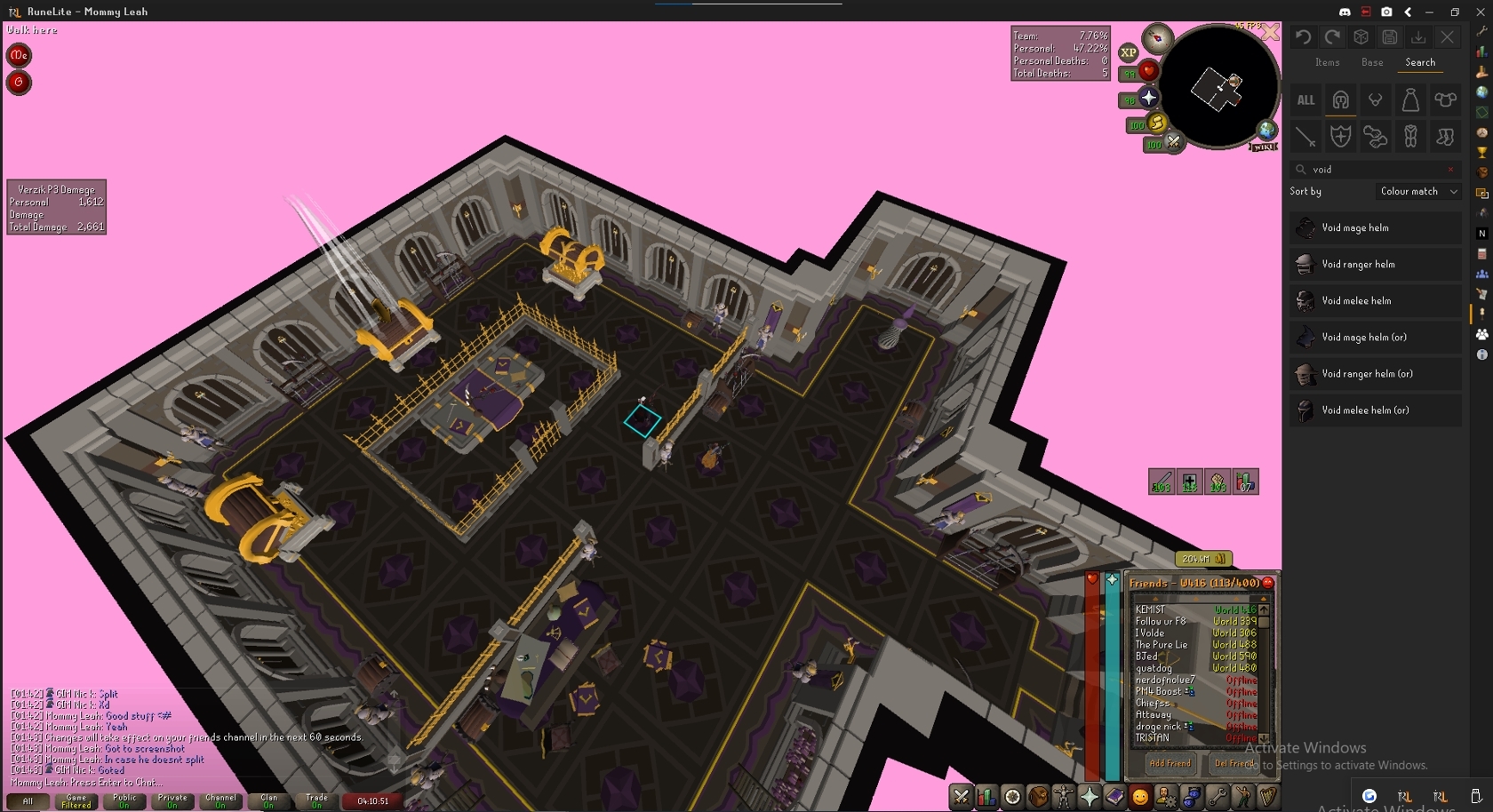The width and height of the screenshot is (1493, 812).
Task: Open the inventory backpack tab
Action: [x=1038, y=797]
